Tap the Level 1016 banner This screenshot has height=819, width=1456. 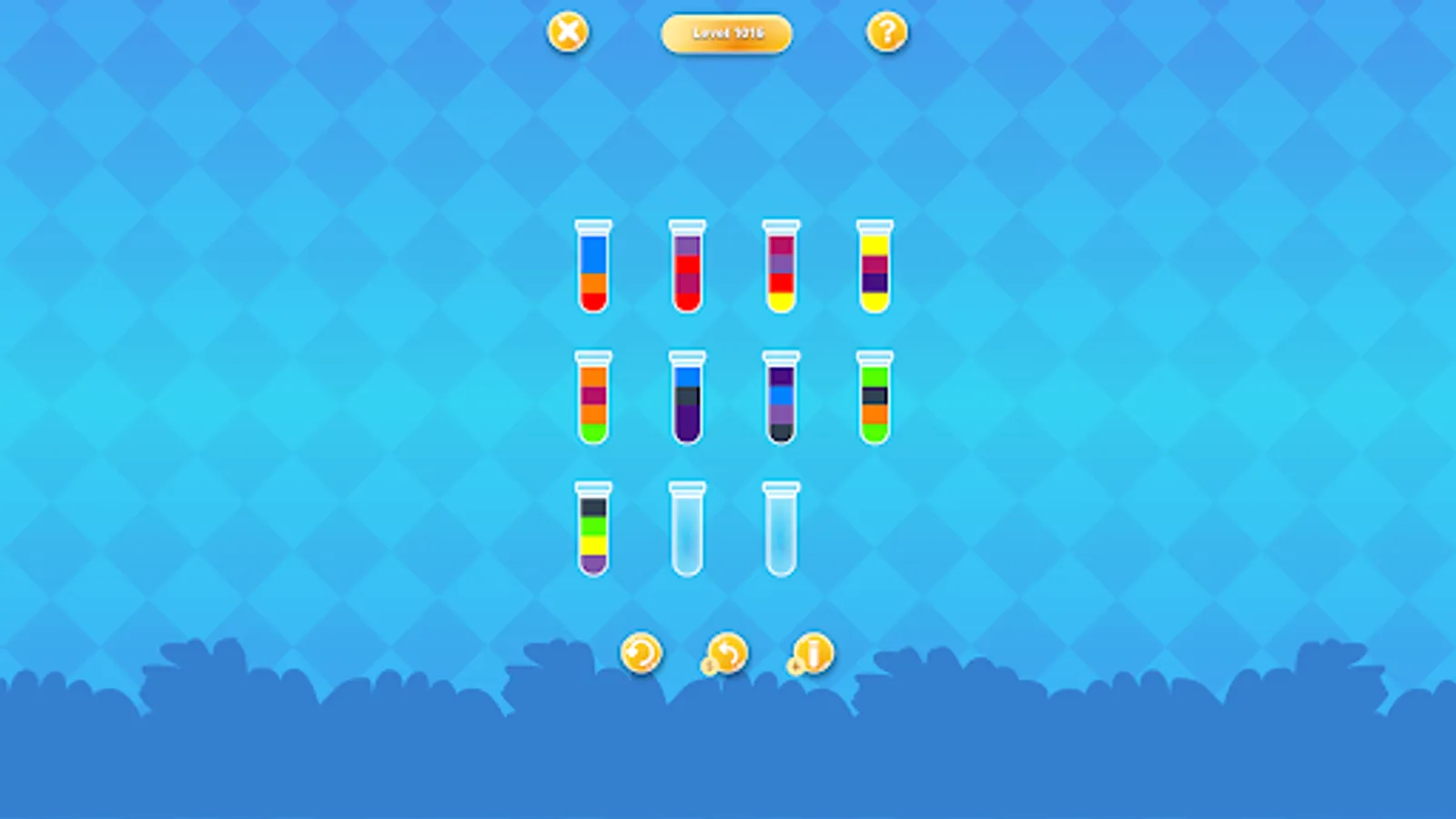(x=727, y=33)
